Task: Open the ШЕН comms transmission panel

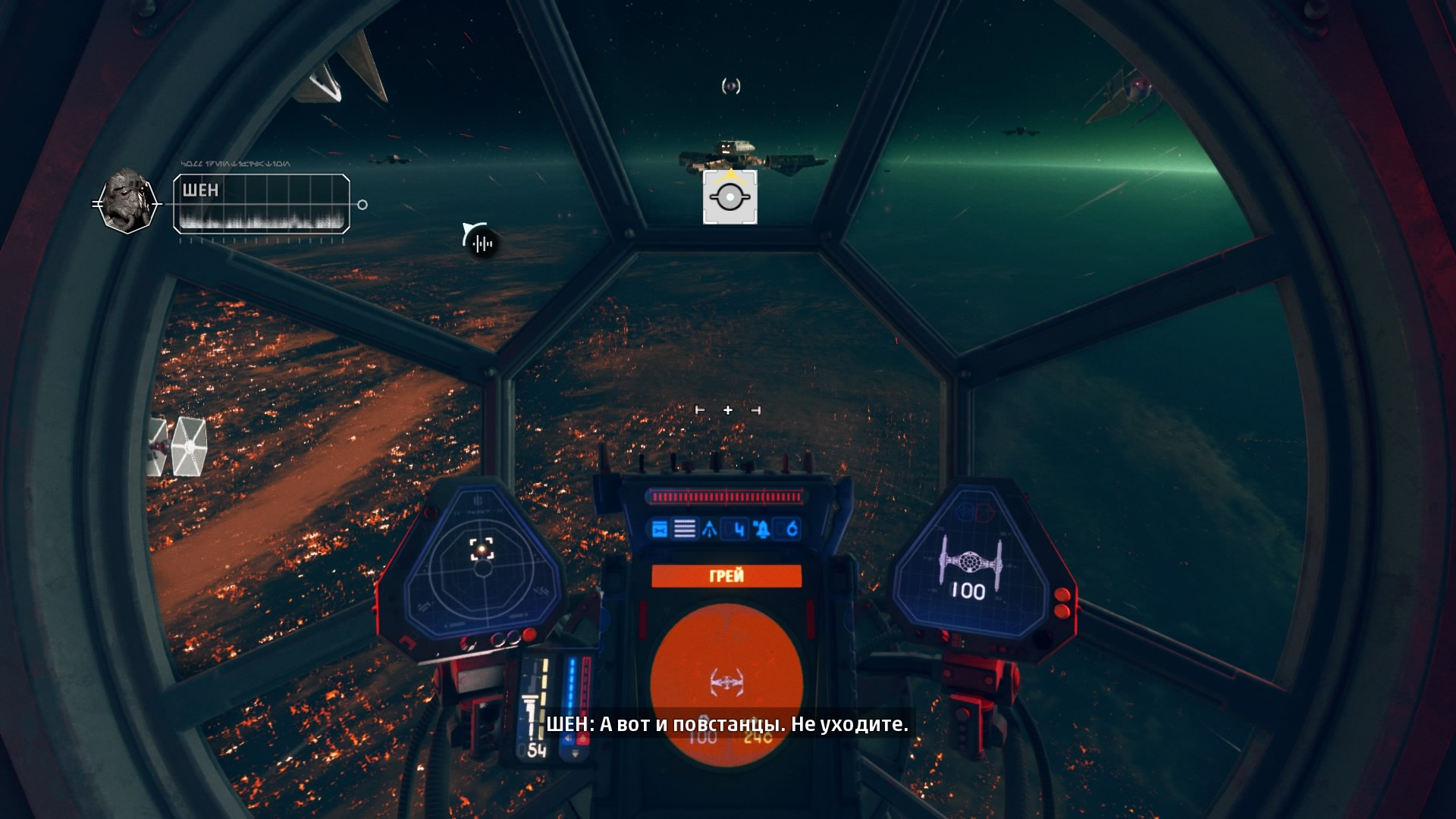Action: [x=262, y=203]
